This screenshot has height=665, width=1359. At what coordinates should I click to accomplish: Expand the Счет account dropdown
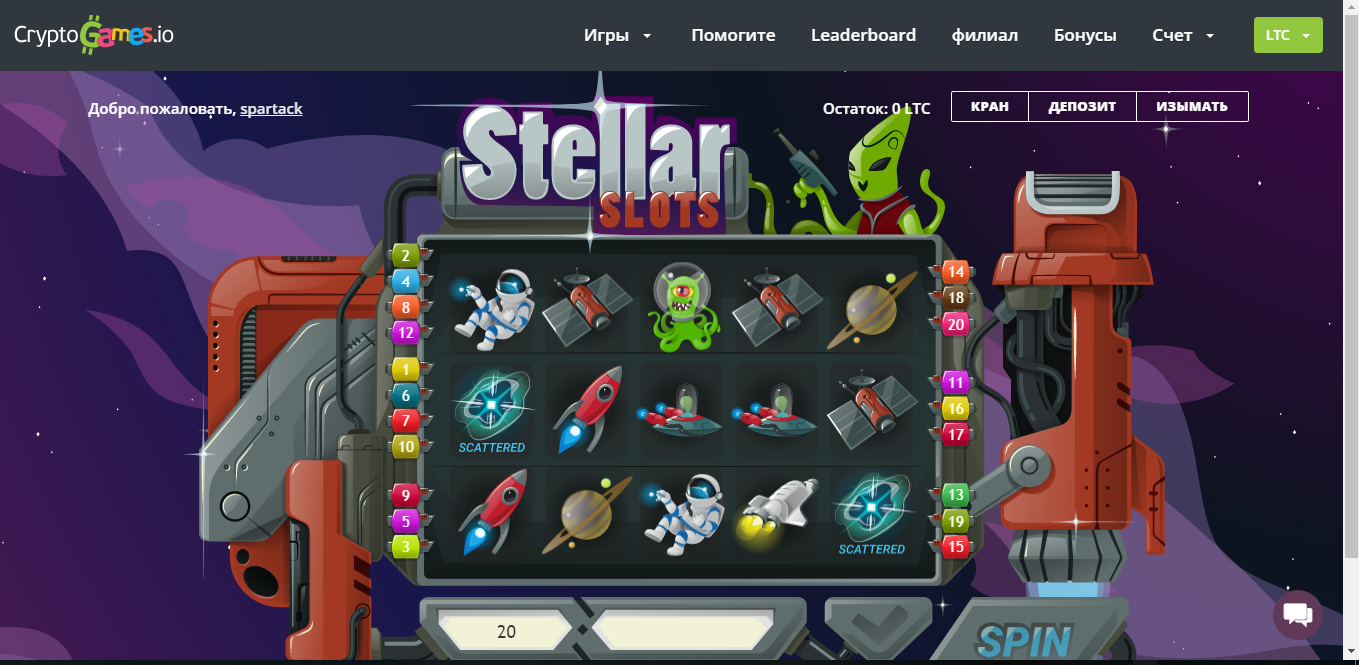[1182, 35]
